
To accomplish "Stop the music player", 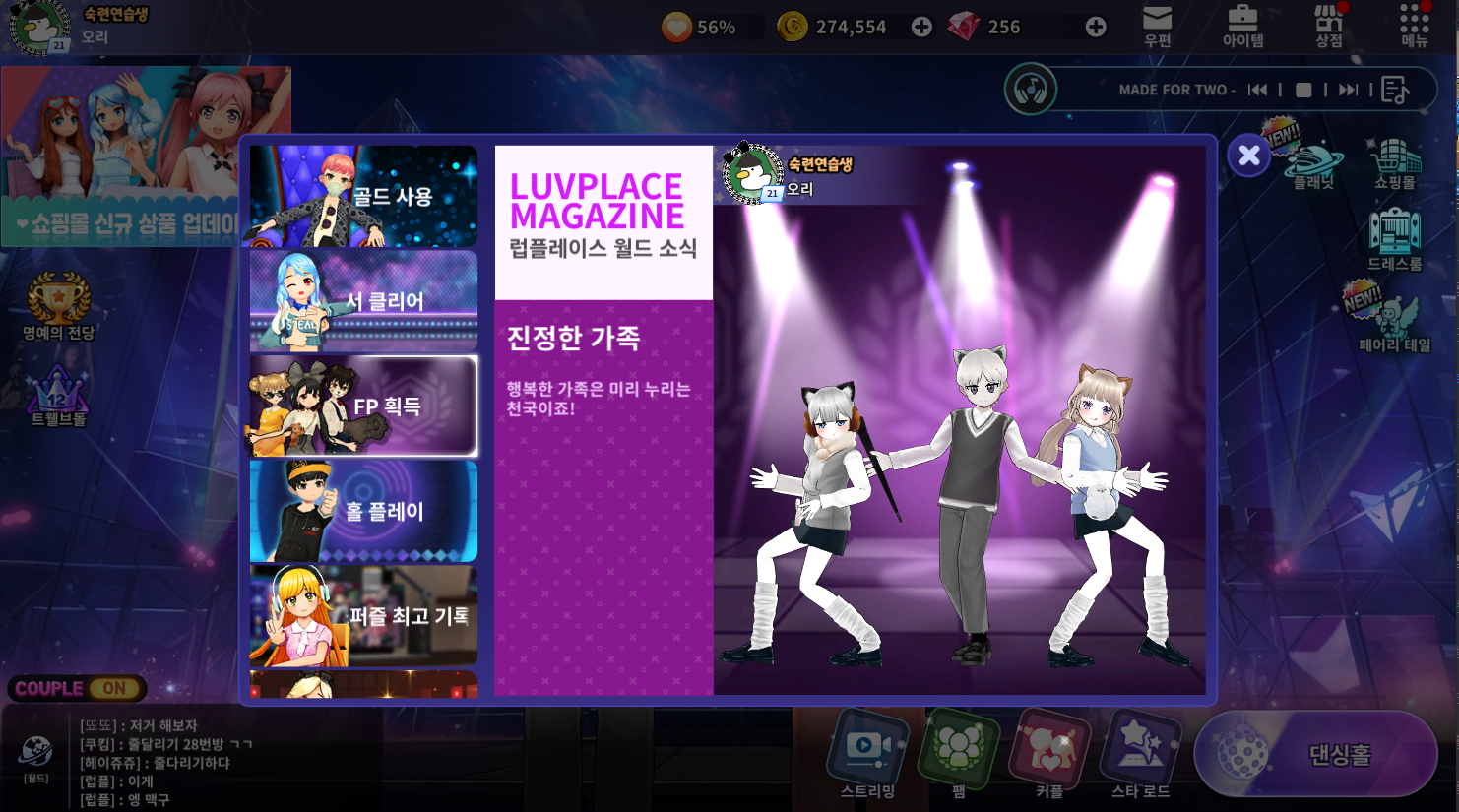I will (x=1303, y=90).
